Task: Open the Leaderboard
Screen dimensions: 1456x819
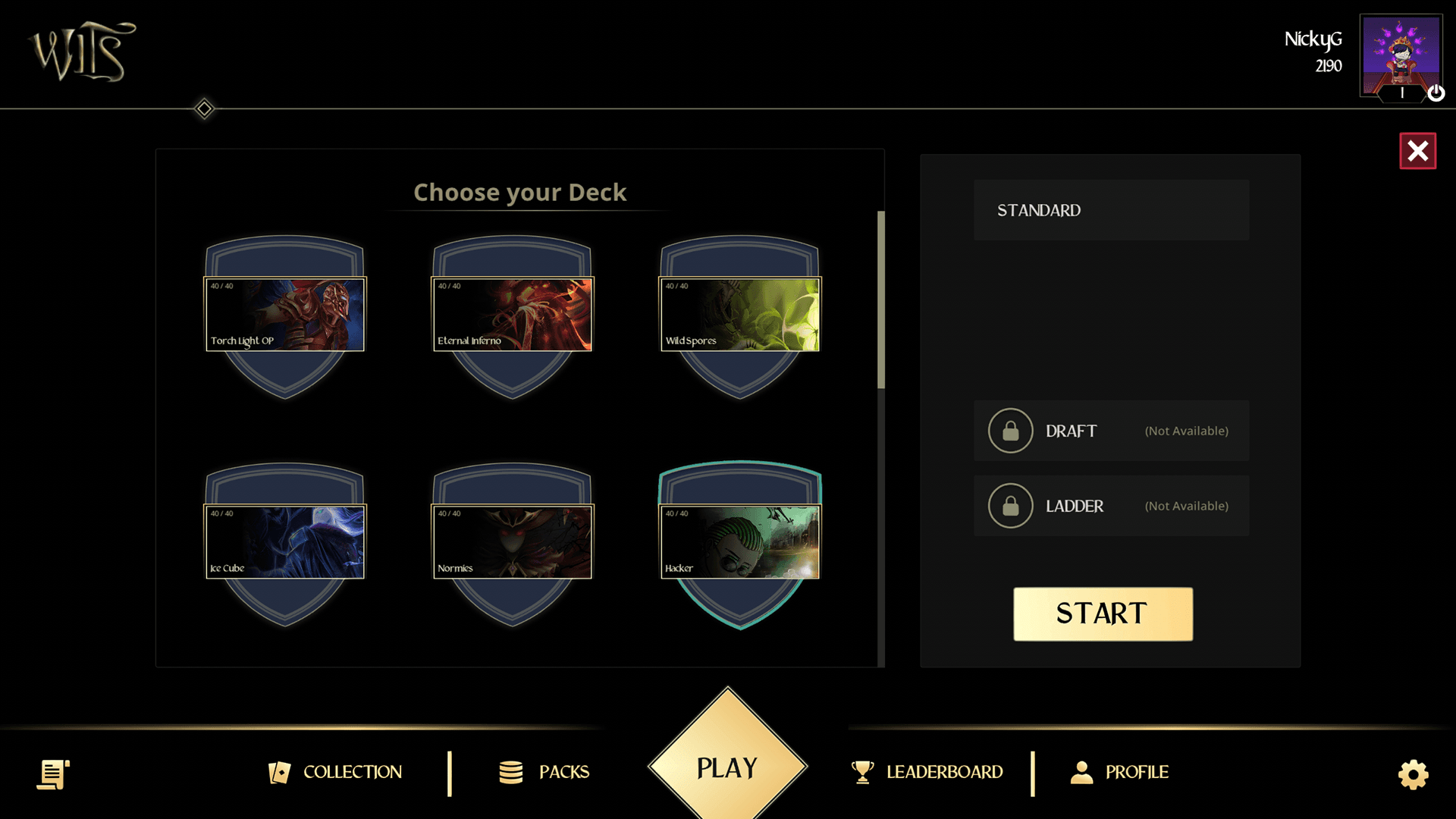Action: point(927,772)
